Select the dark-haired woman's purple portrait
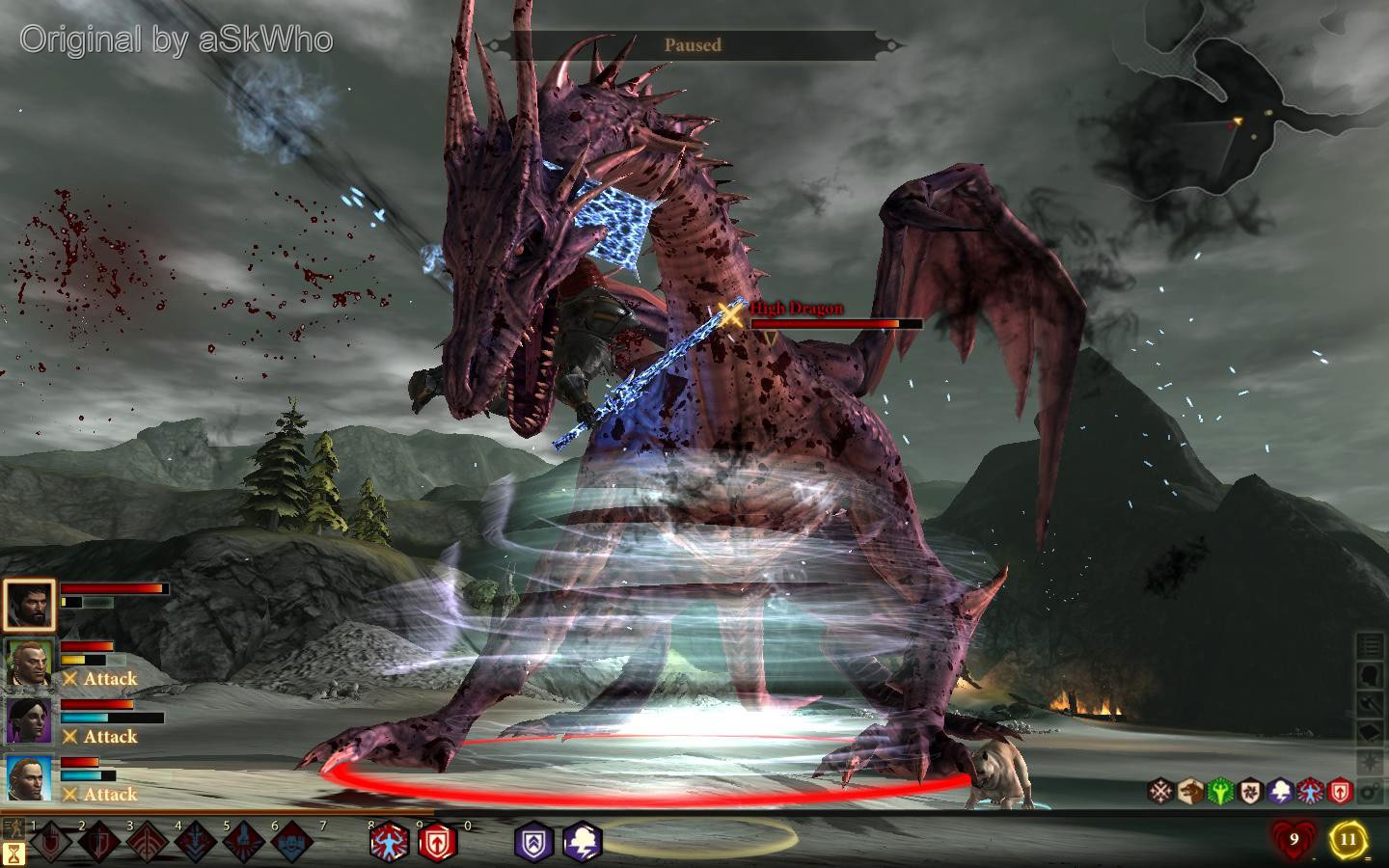Viewport: 1389px width, 868px height. (x=29, y=721)
